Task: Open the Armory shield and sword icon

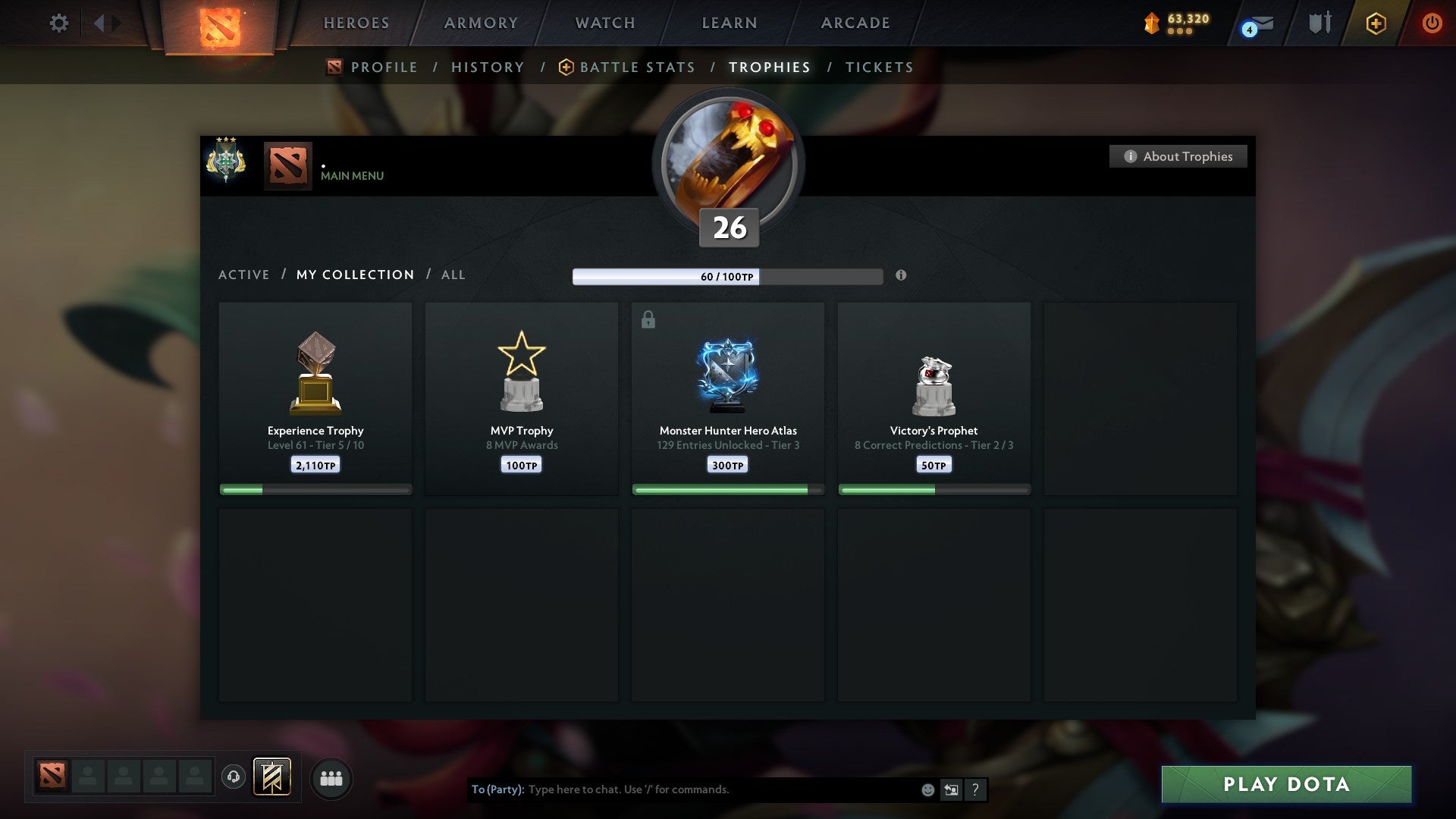Action: tap(1319, 23)
